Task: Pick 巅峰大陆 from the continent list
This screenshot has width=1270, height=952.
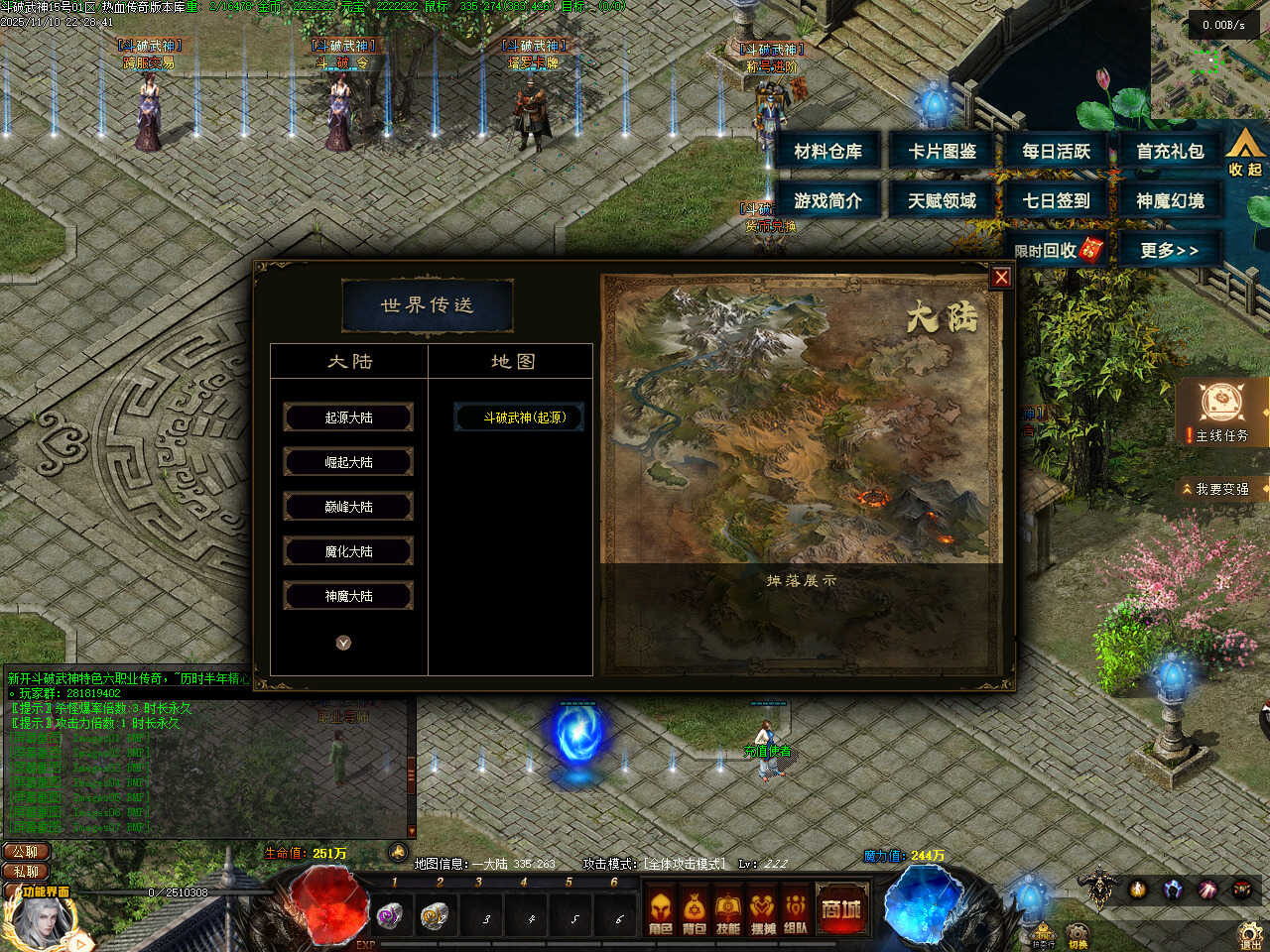Action: pos(348,507)
